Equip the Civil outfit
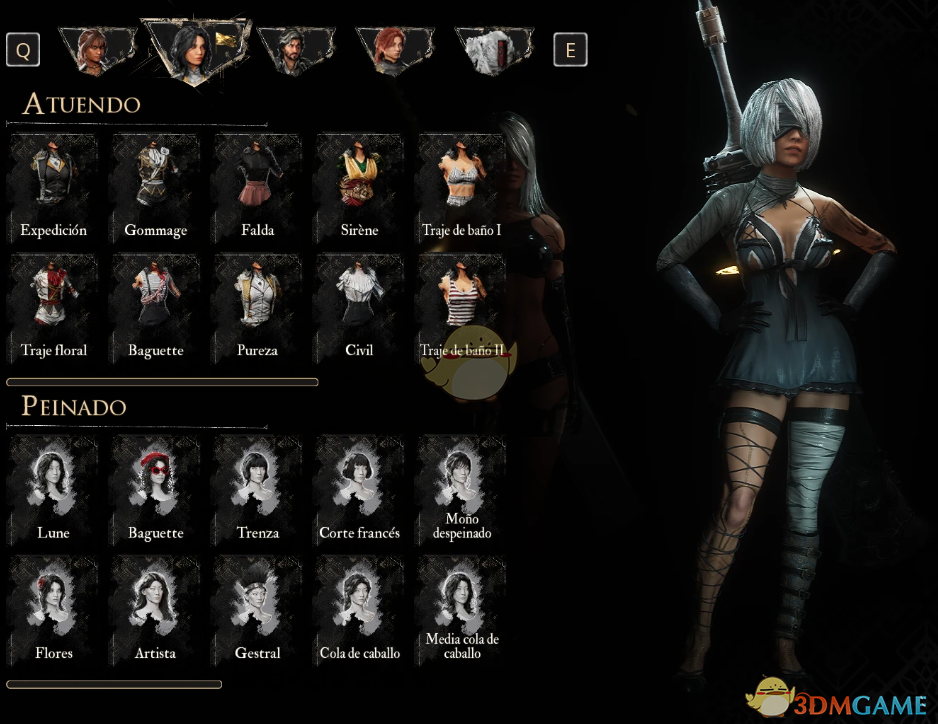 359,301
